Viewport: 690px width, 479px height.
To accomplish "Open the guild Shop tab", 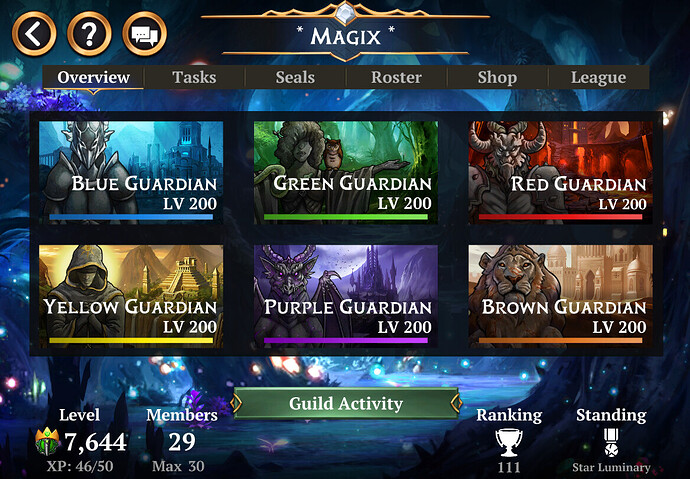I will click(x=497, y=77).
